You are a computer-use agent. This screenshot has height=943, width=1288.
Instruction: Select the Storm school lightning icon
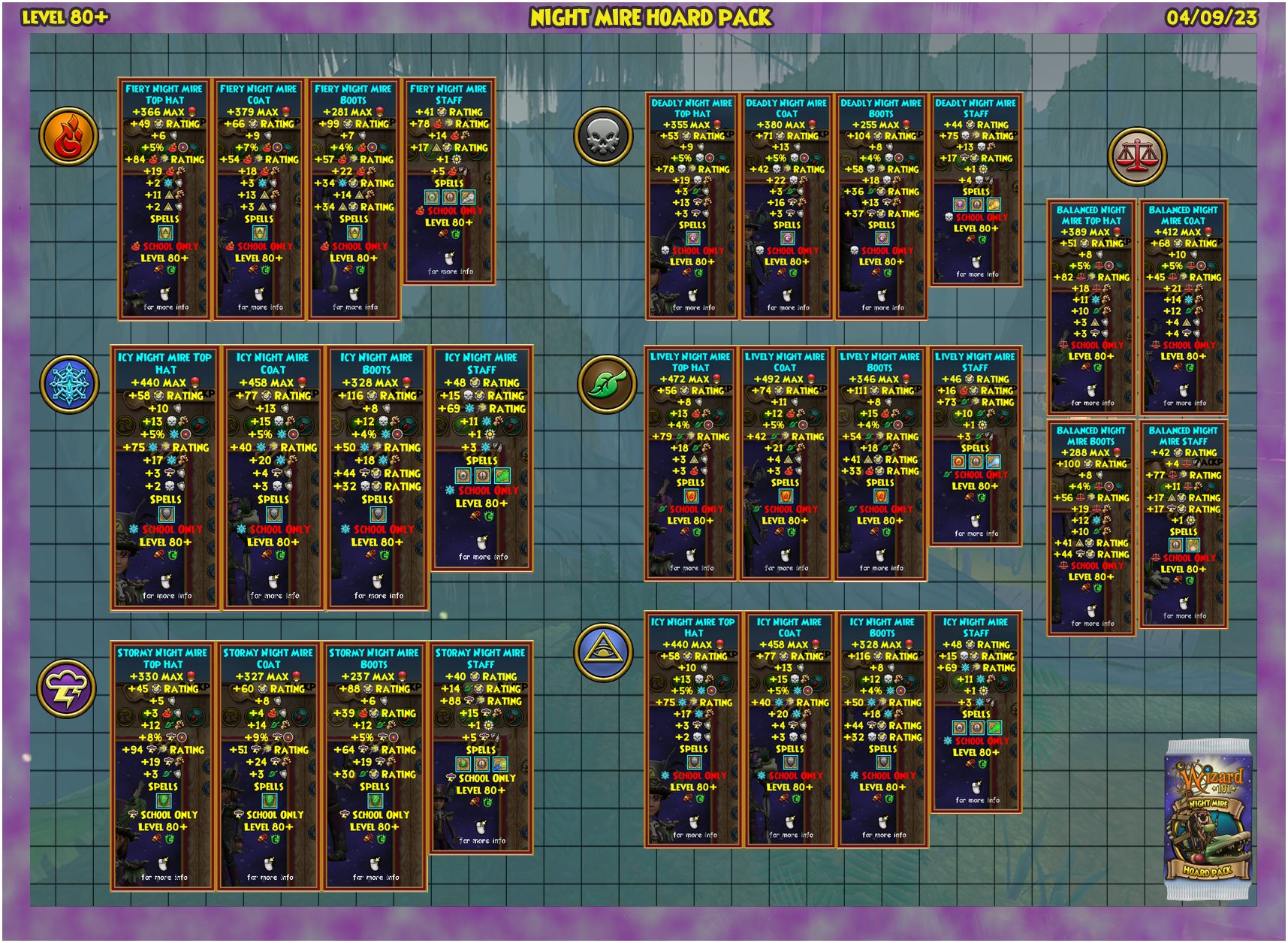(x=68, y=689)
